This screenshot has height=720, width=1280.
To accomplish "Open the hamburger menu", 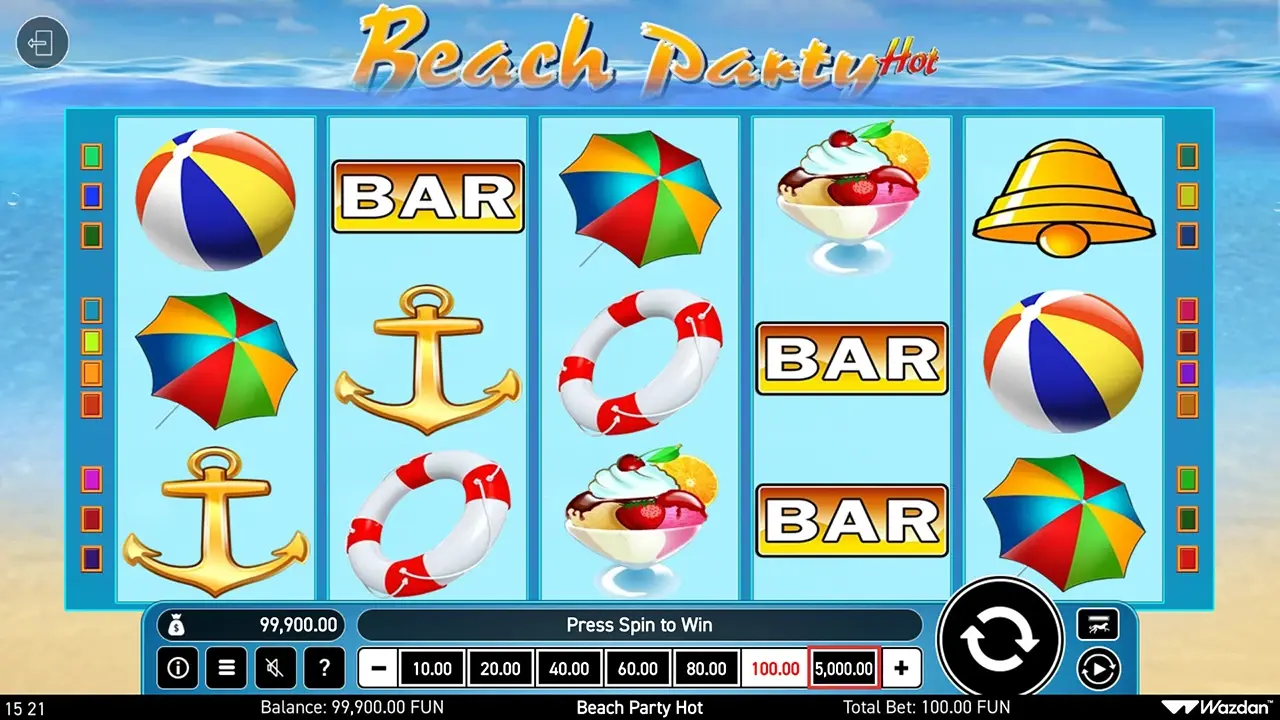I will coord(226,668).
